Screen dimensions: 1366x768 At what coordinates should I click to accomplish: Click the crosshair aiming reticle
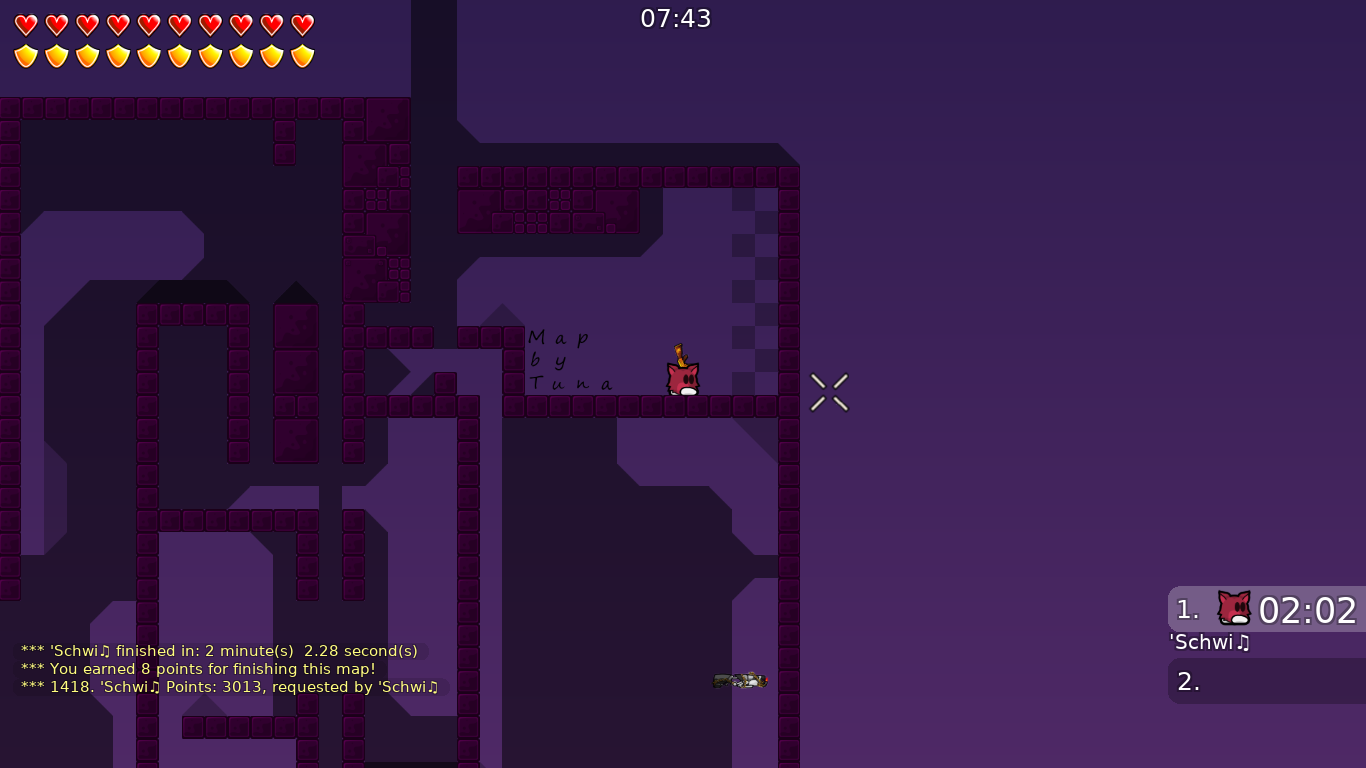pos(829,392)
